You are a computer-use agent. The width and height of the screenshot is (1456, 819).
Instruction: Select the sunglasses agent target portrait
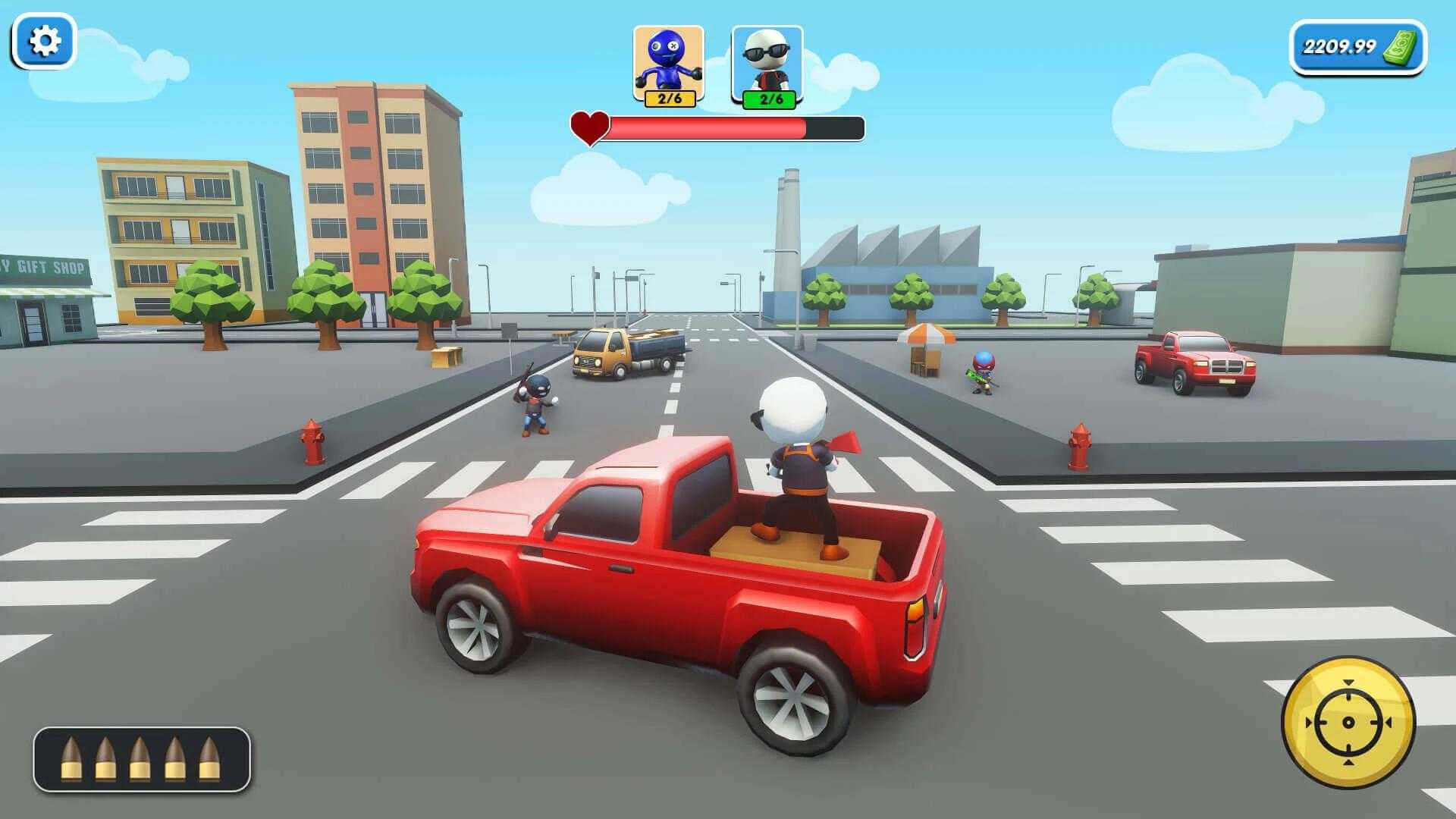[x=767, y=67]
